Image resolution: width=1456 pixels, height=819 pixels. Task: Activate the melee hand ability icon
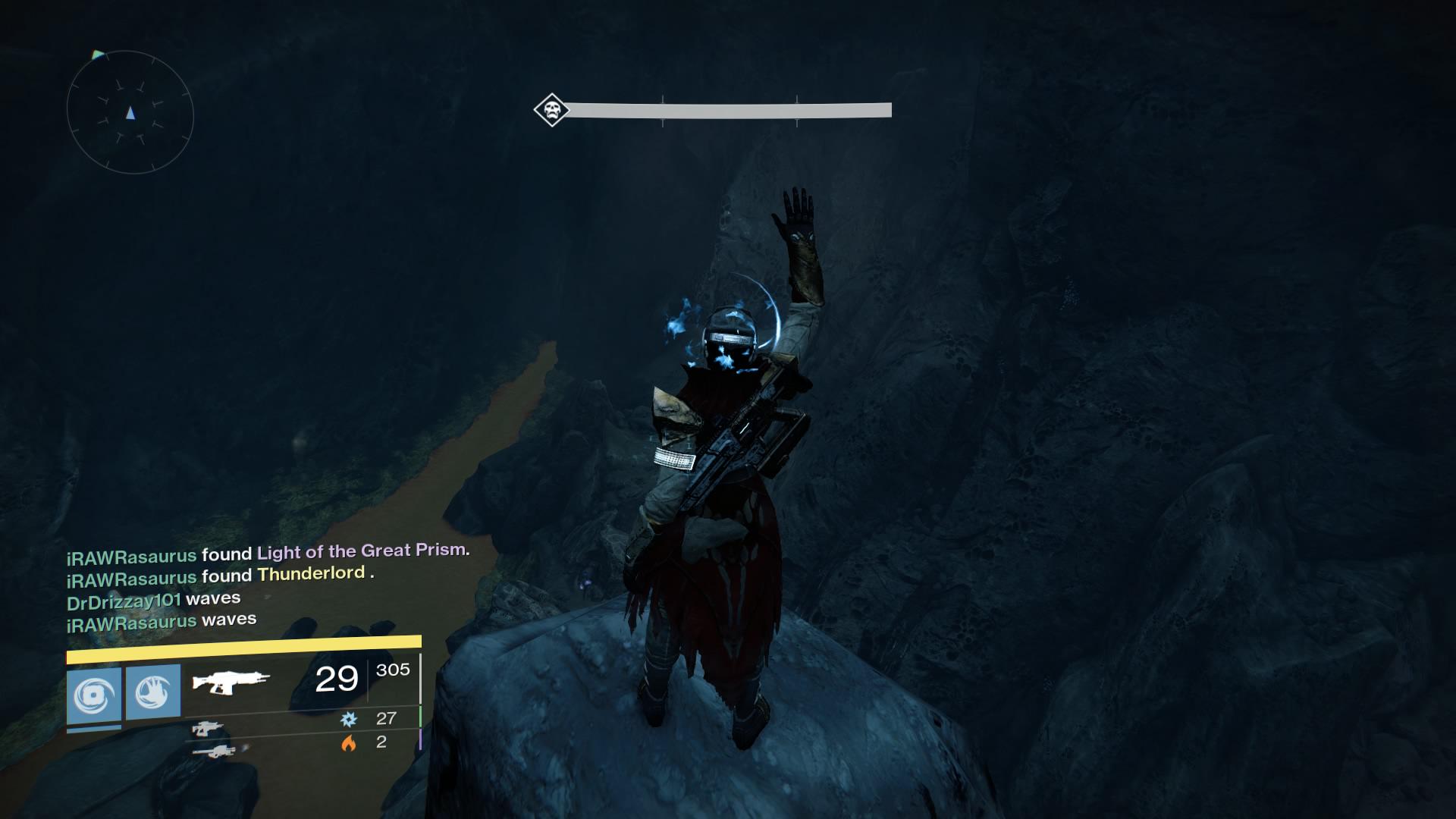(153, 692)
